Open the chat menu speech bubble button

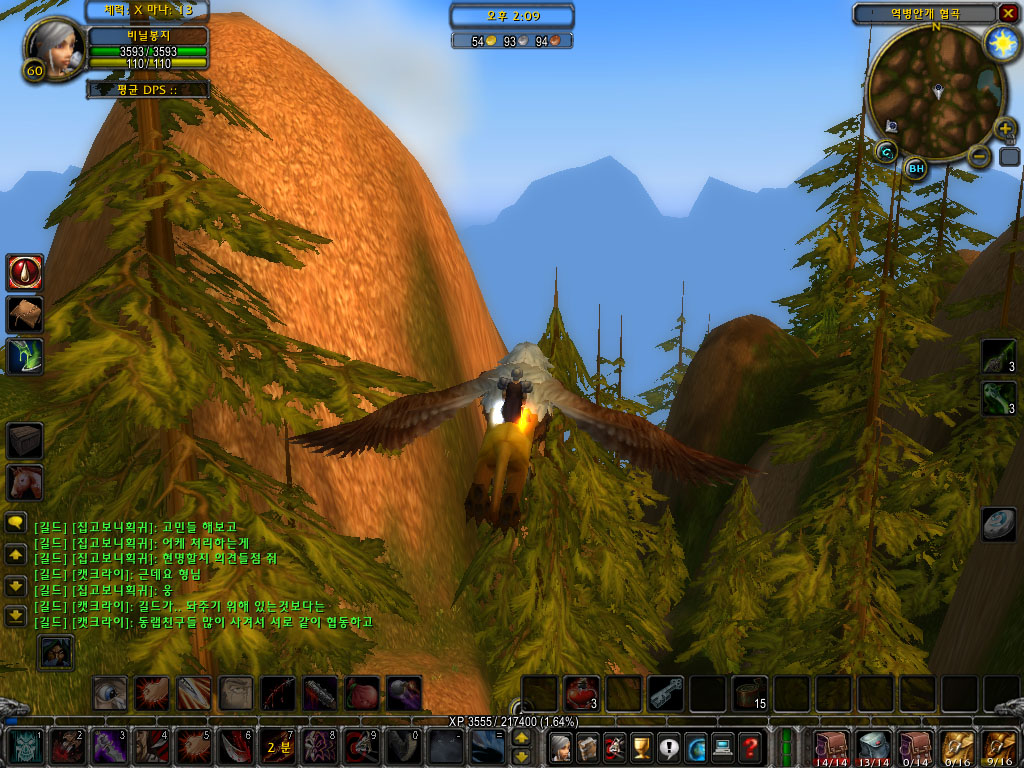[x=16, y=522]
